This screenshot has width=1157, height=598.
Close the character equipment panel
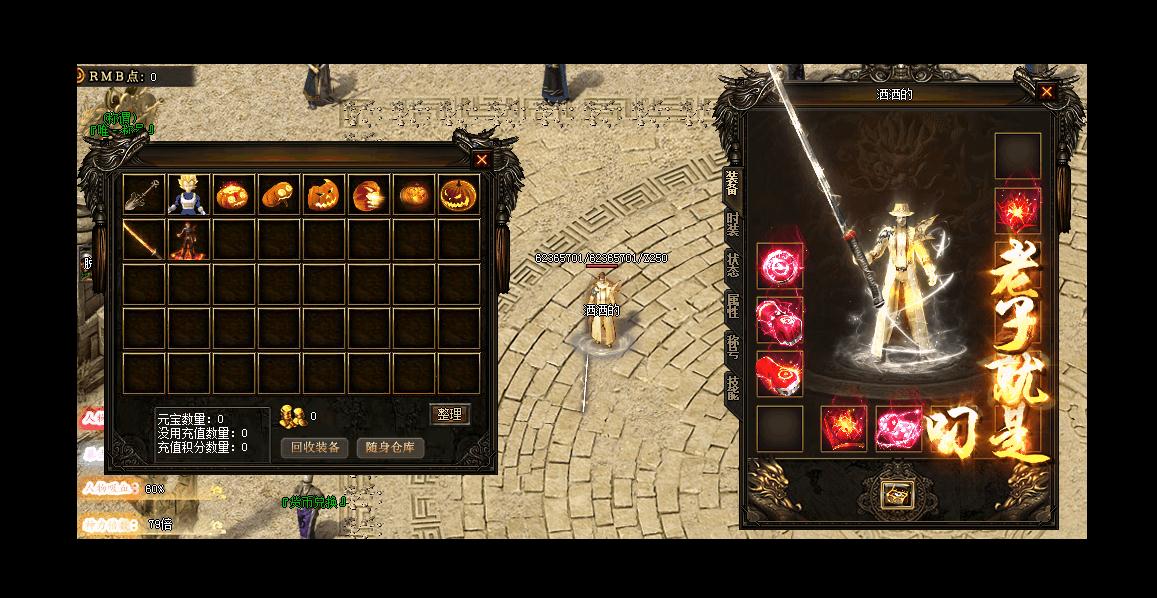pos(1046,92)
